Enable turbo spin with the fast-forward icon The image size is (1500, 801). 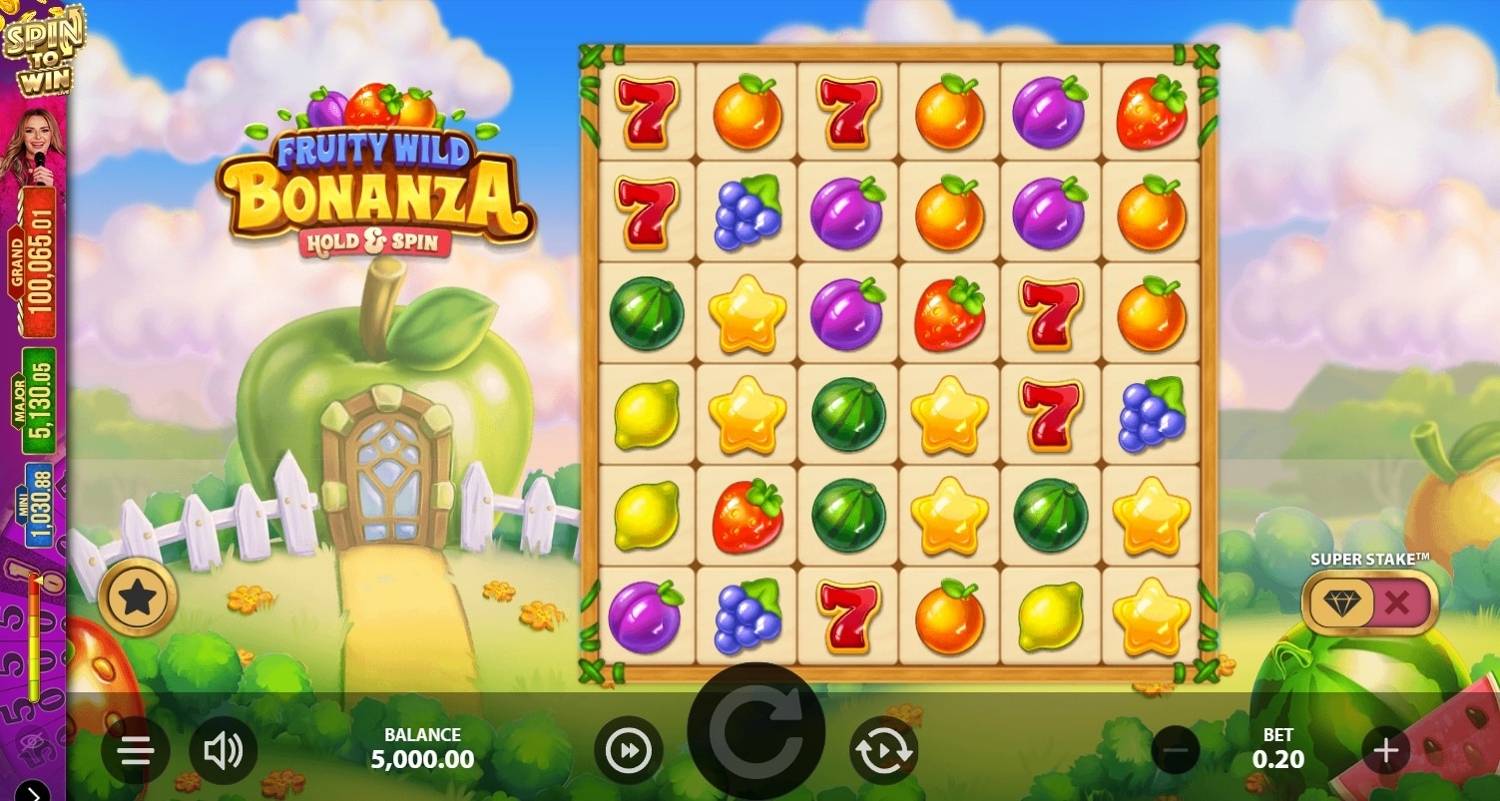[x=629, y=750]
